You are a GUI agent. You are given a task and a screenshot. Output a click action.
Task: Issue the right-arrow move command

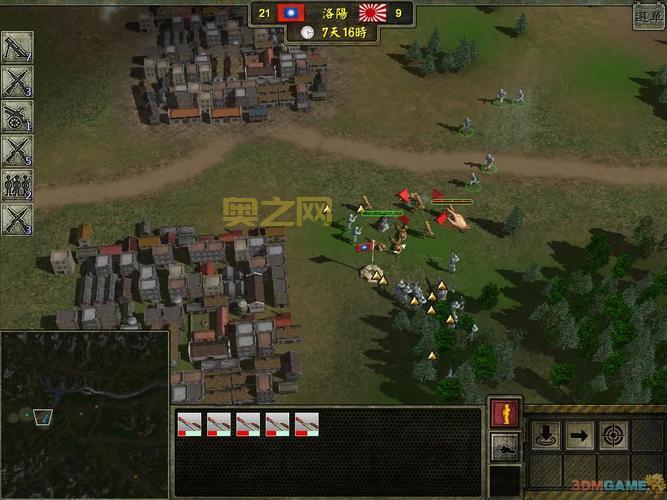579,435
